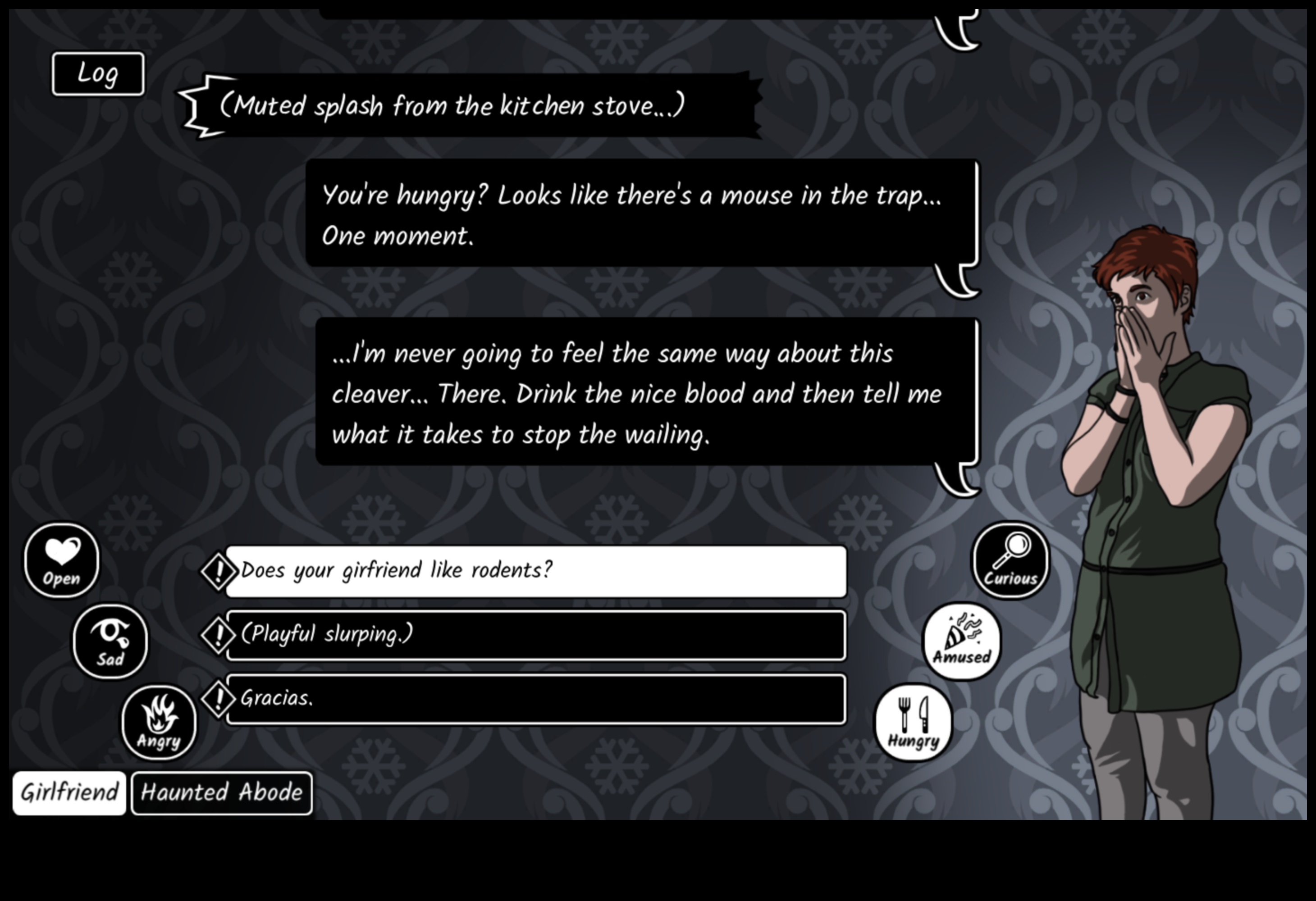Select the "(Playful slurping.)" response
This screenshot has width=1316, height=901.
(x=535, y=635)
